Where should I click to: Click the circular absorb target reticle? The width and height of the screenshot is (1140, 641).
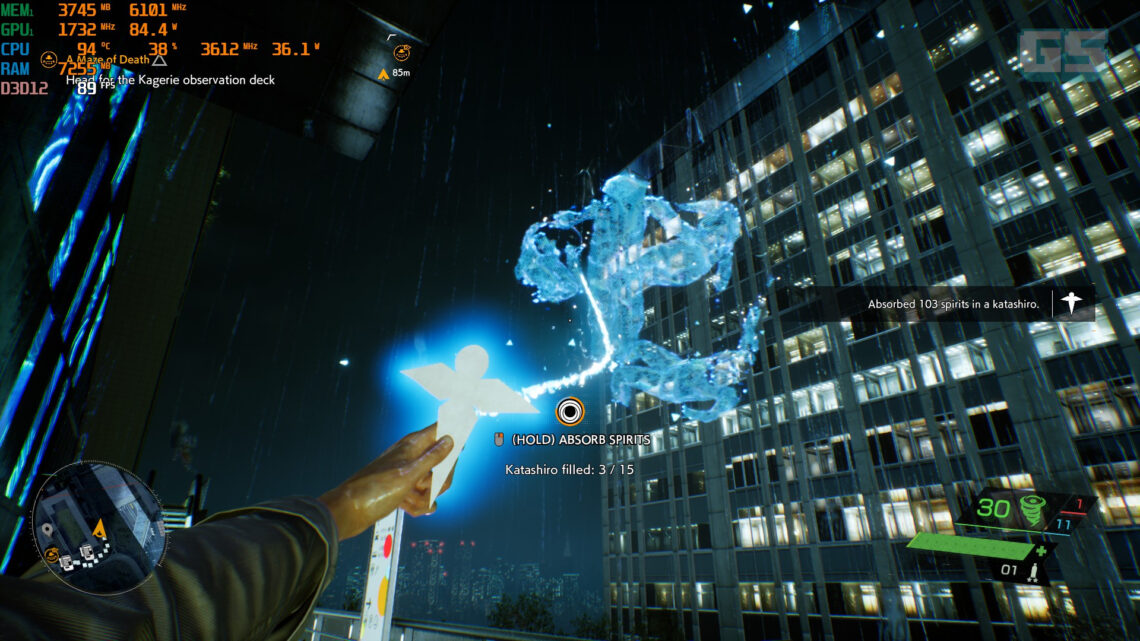570,411
